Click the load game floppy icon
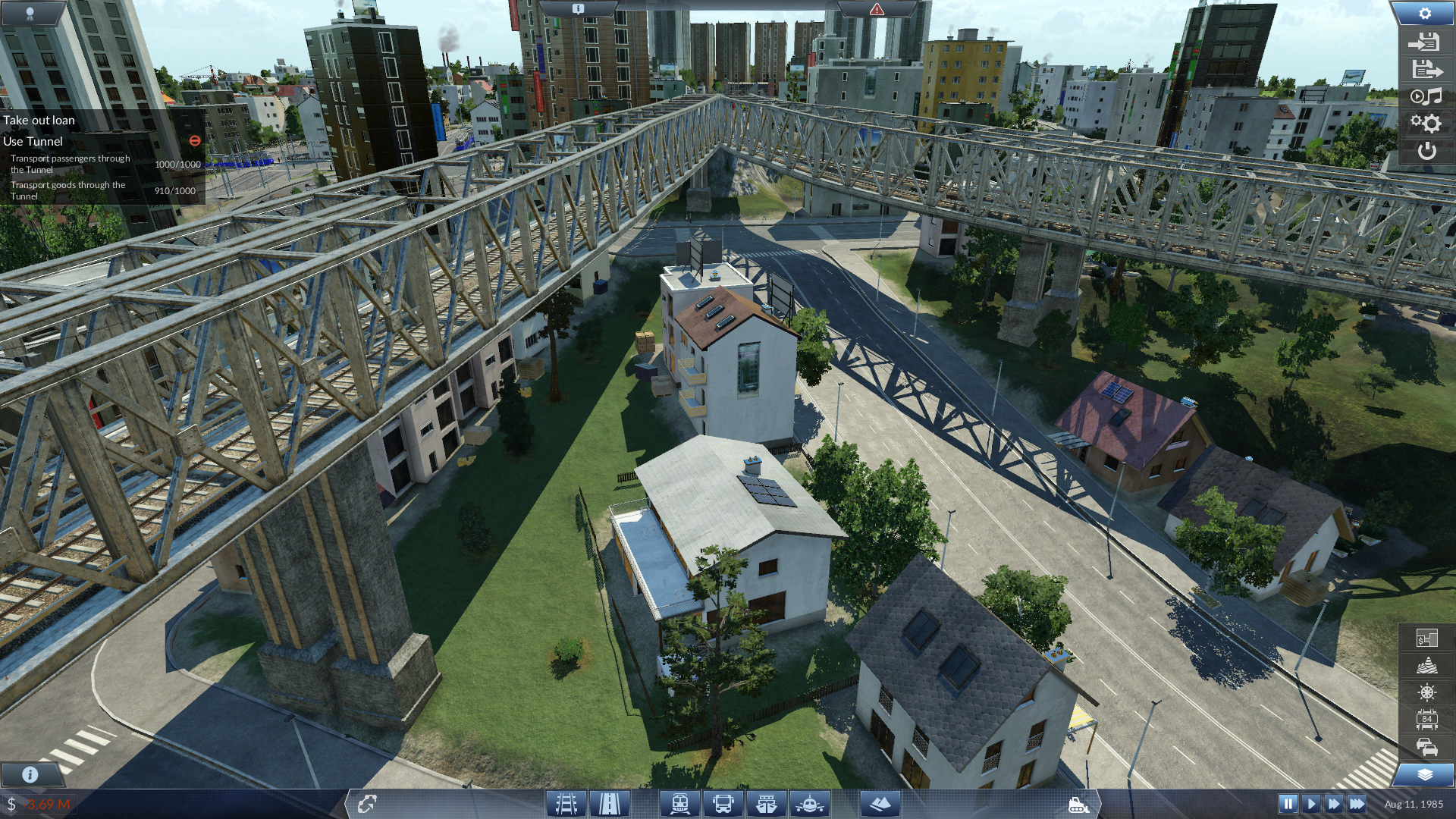Screen dimensions: 1456x819 click(1425, 42)
